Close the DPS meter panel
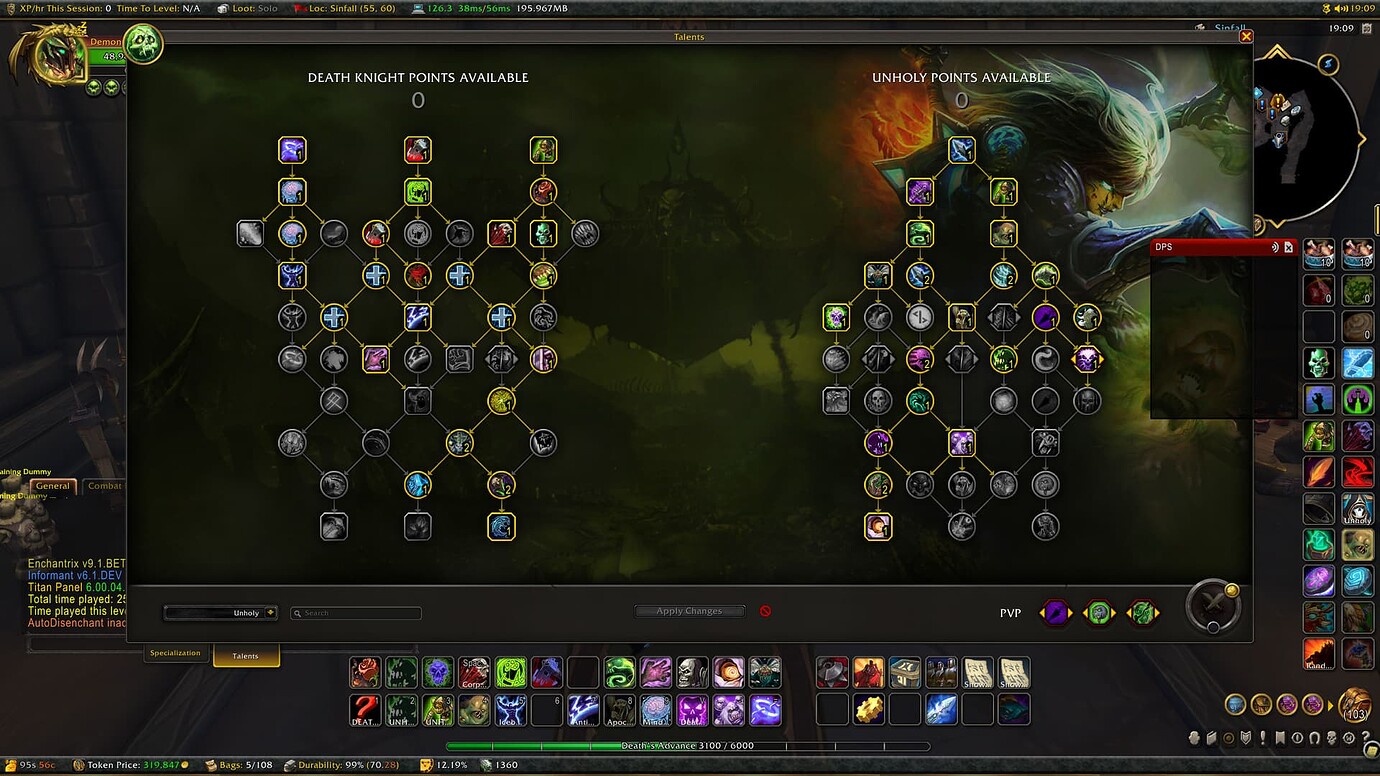This screenshot has height=776, width=1380. click(x=1289, y=247)
